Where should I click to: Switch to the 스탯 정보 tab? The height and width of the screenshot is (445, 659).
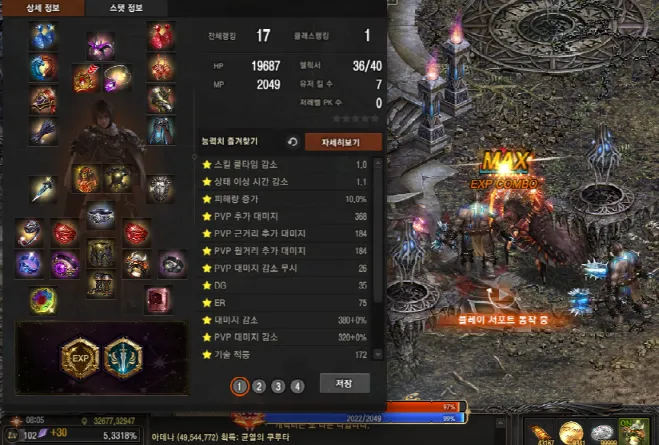[x=125, y=8]
